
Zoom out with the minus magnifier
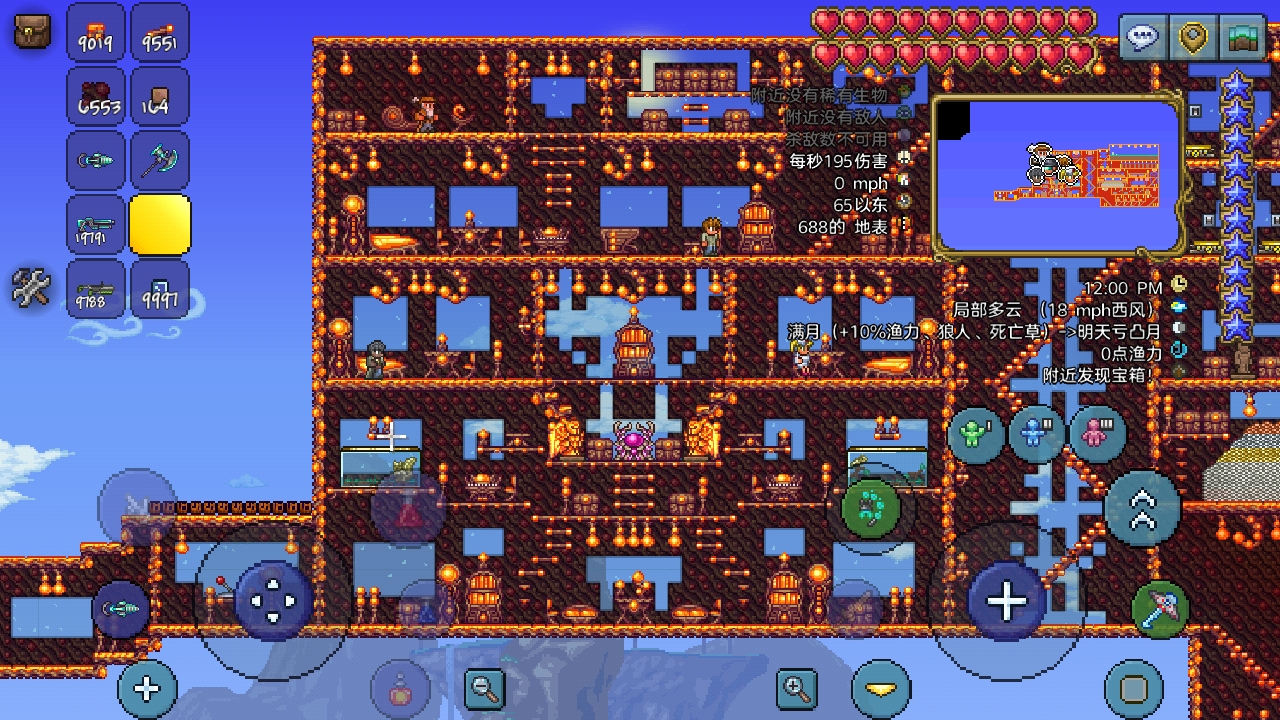(x=485, y=688)
